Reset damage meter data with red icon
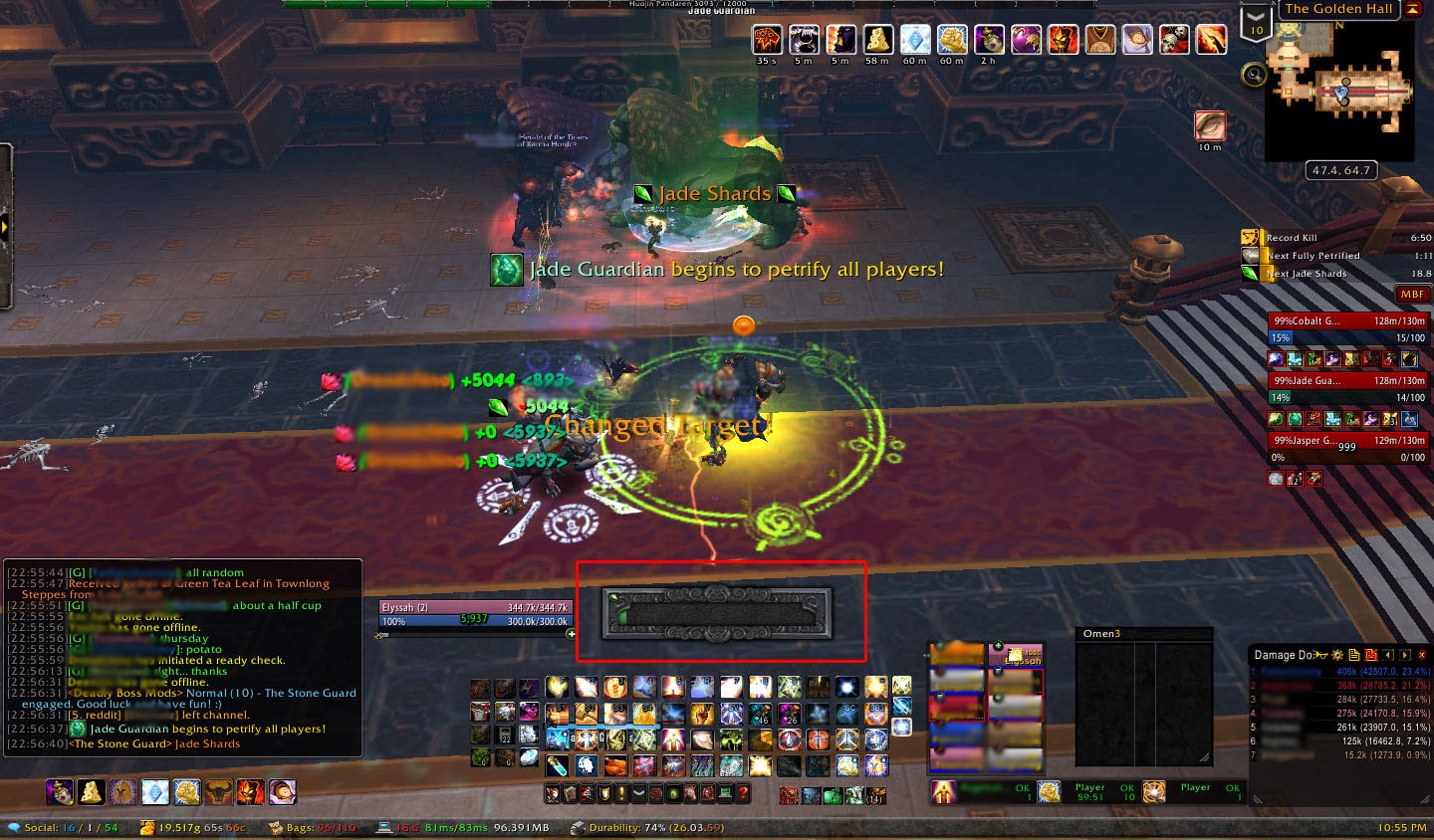This screenshot has height=840, width=1434. tap(1371, 655)
